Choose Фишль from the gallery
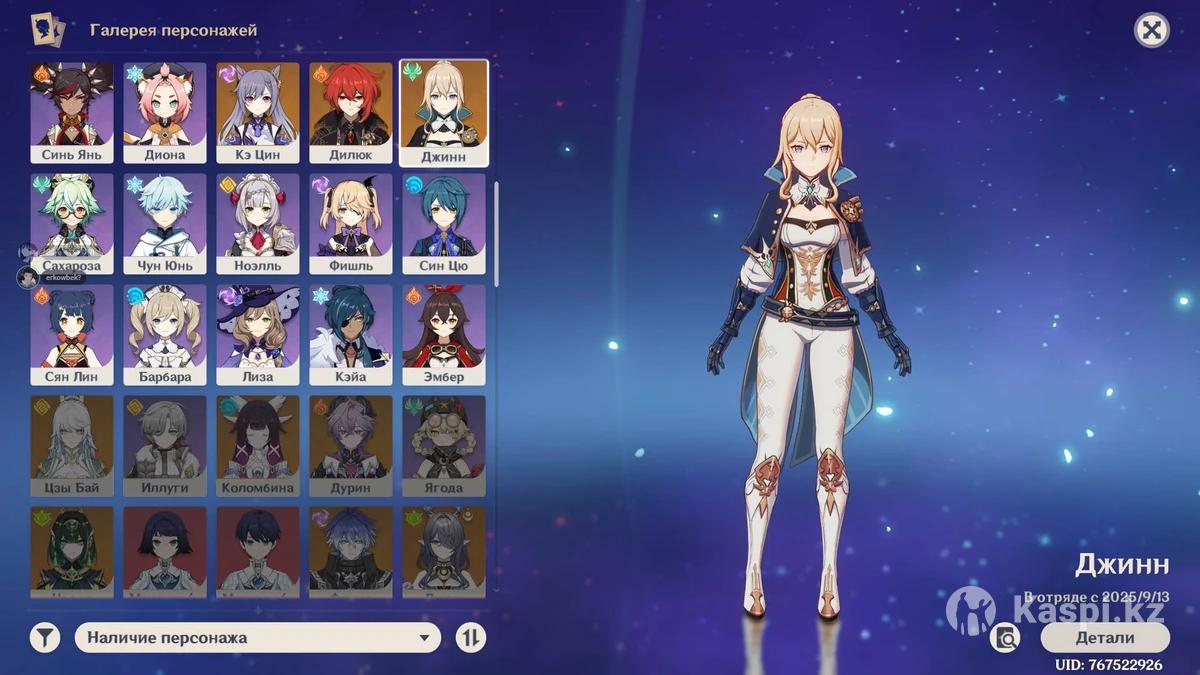The height and width of the screenshot is (675, 1200). point(350,224)
